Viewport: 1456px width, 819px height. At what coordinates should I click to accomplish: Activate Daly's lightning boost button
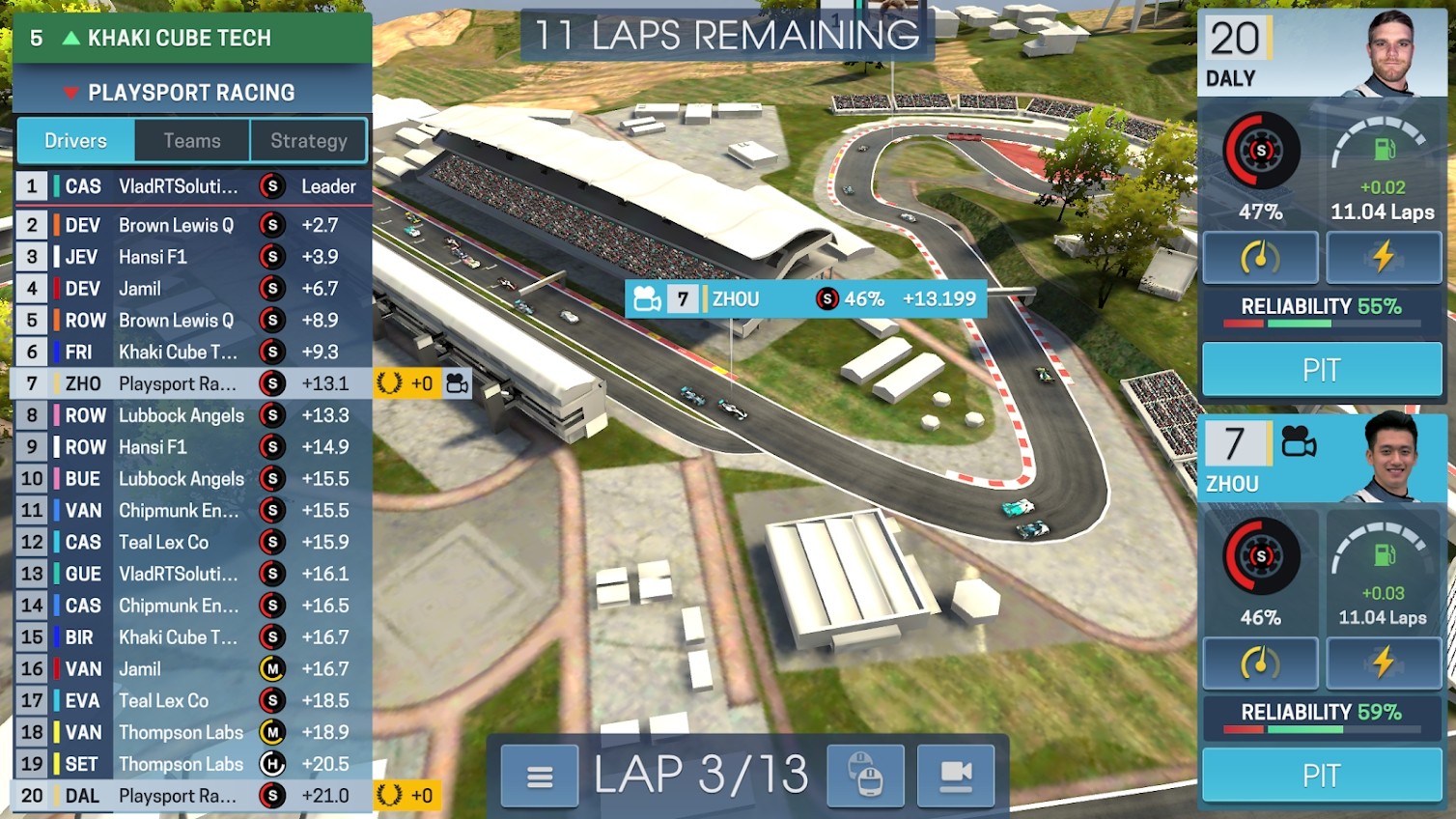[x=1383, y=257]
